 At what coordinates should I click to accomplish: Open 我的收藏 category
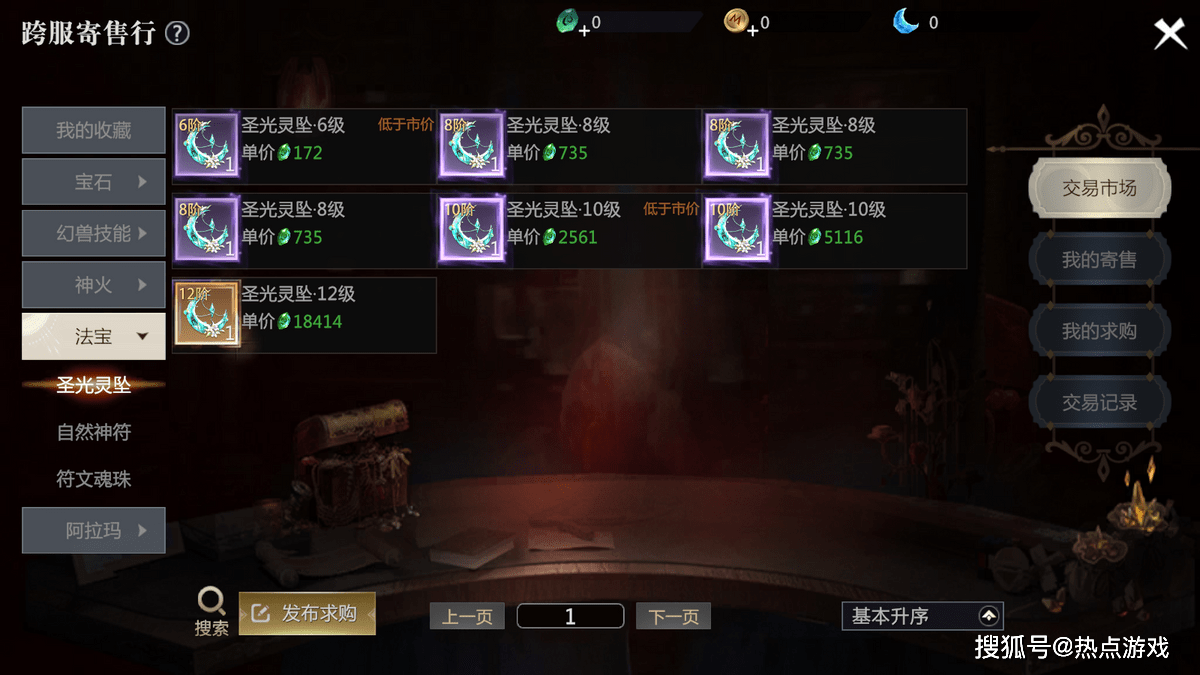click(x=94, y=131)
